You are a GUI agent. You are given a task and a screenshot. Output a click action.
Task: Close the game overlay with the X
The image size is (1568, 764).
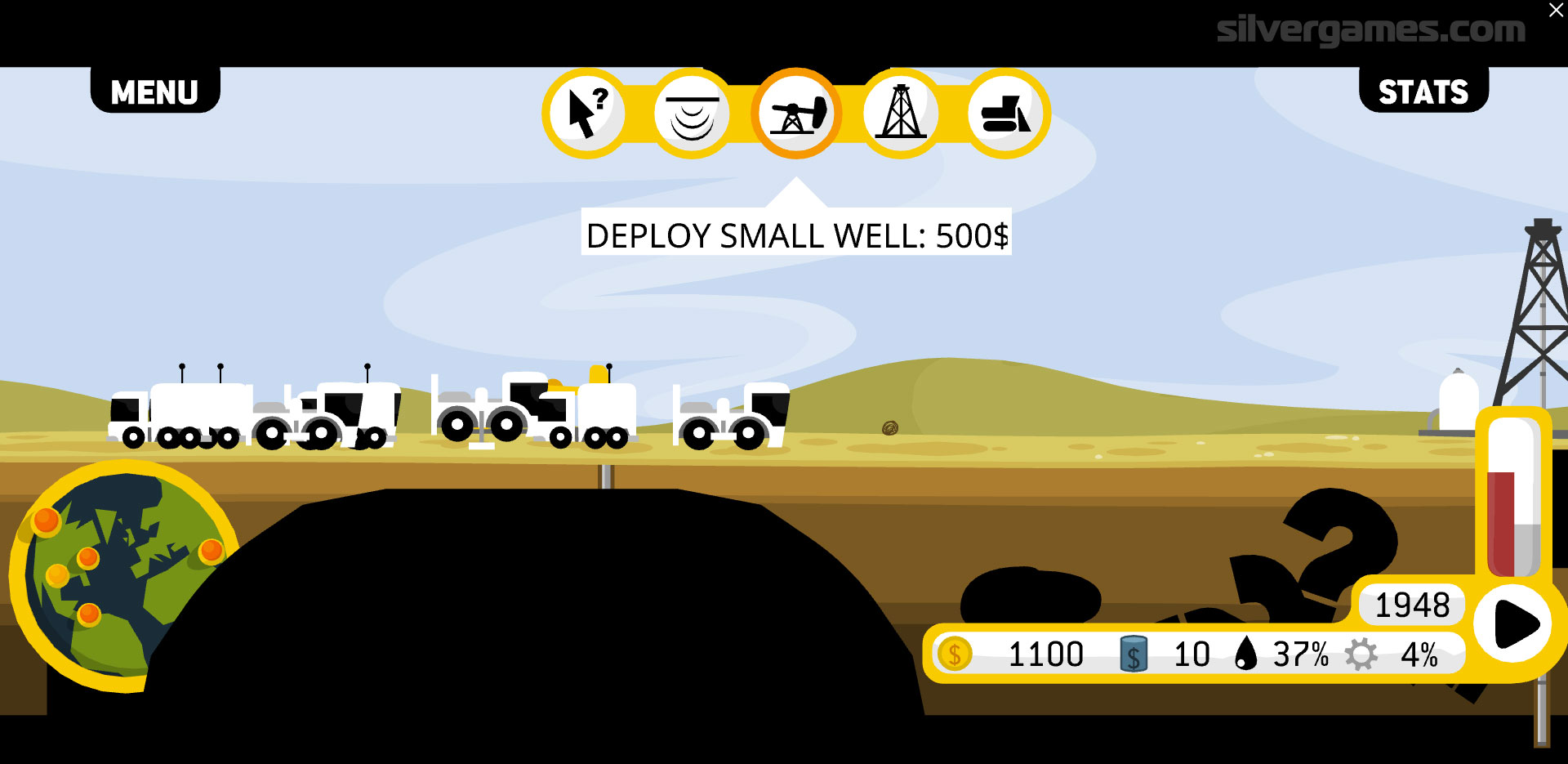point(1556,11)
